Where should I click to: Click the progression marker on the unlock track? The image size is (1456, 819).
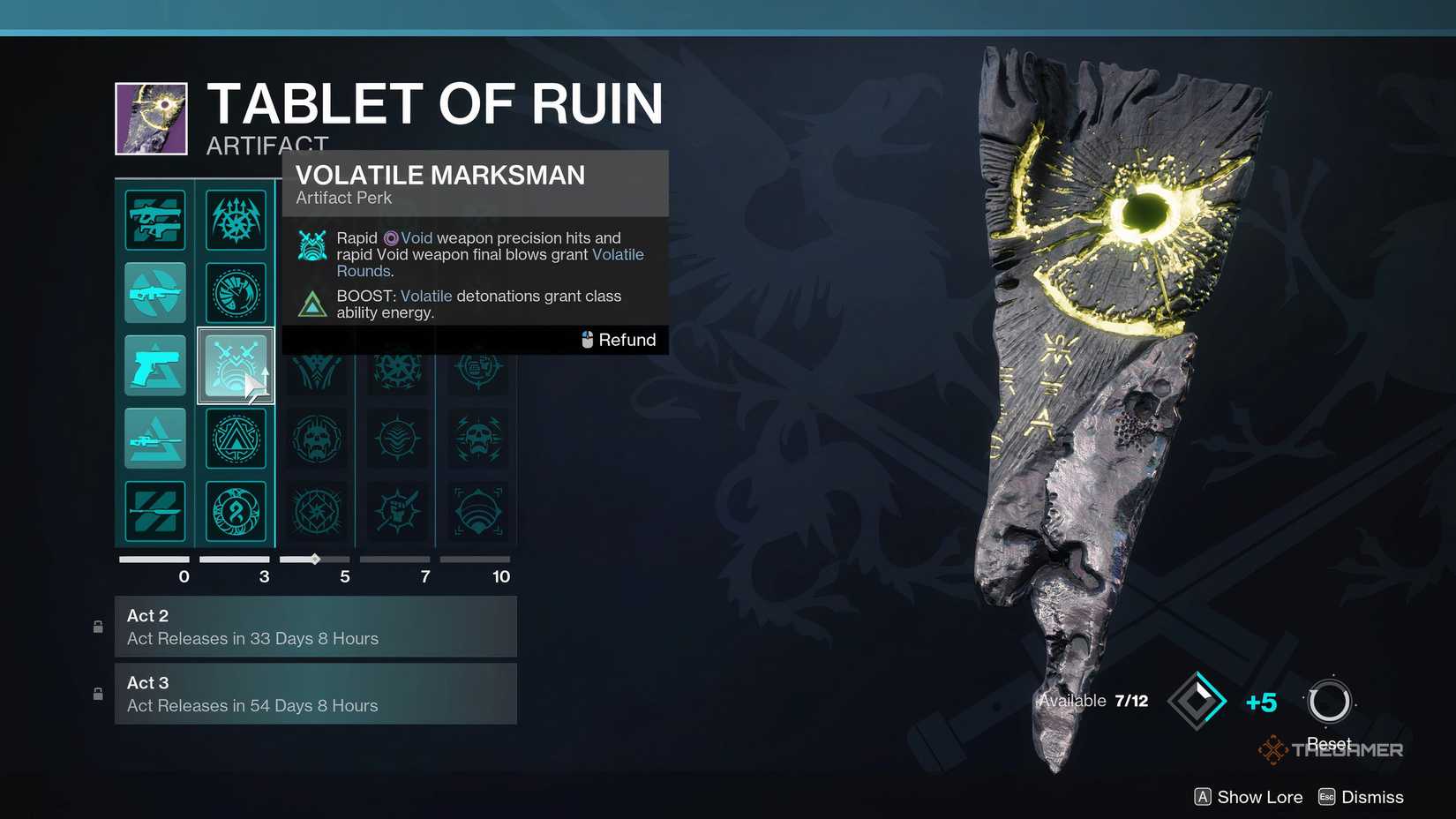(314, 558)
